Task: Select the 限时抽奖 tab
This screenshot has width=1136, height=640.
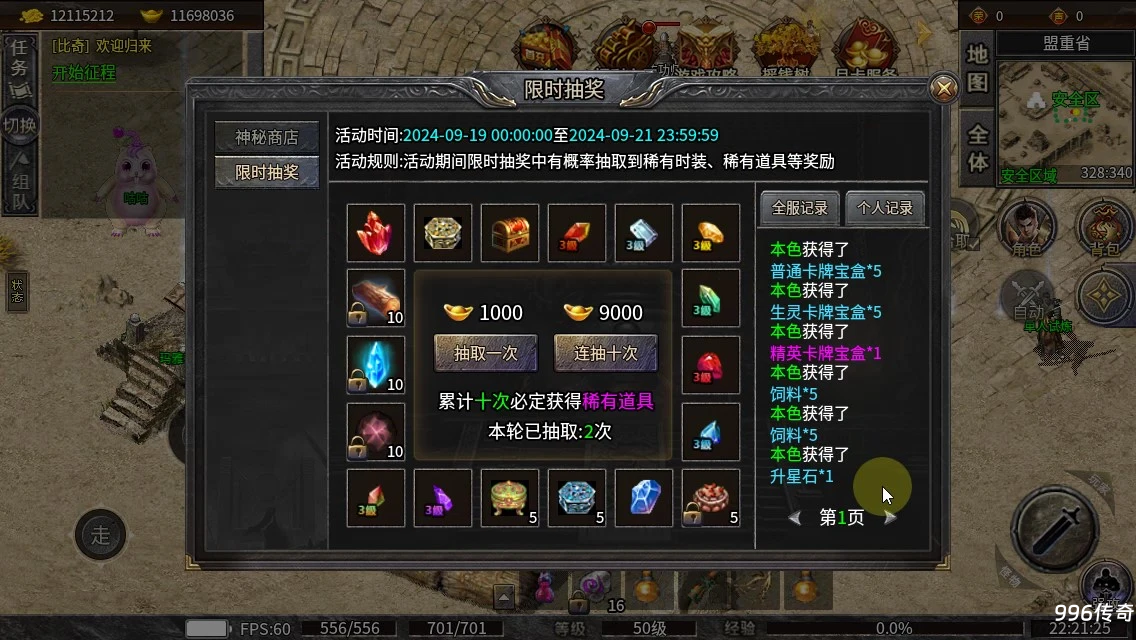Action: (x=266, y=172)
